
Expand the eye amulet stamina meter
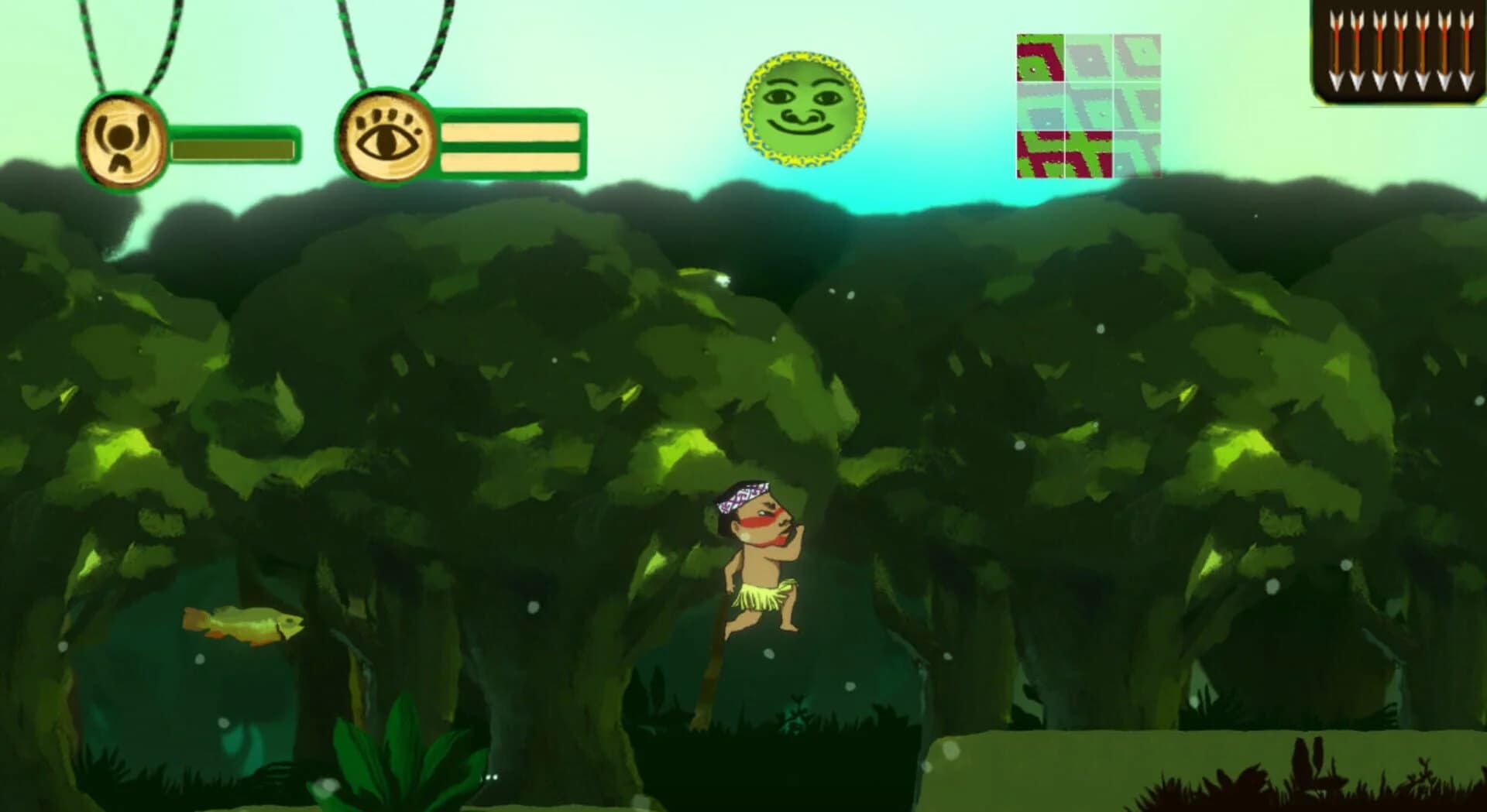(509, 143)
